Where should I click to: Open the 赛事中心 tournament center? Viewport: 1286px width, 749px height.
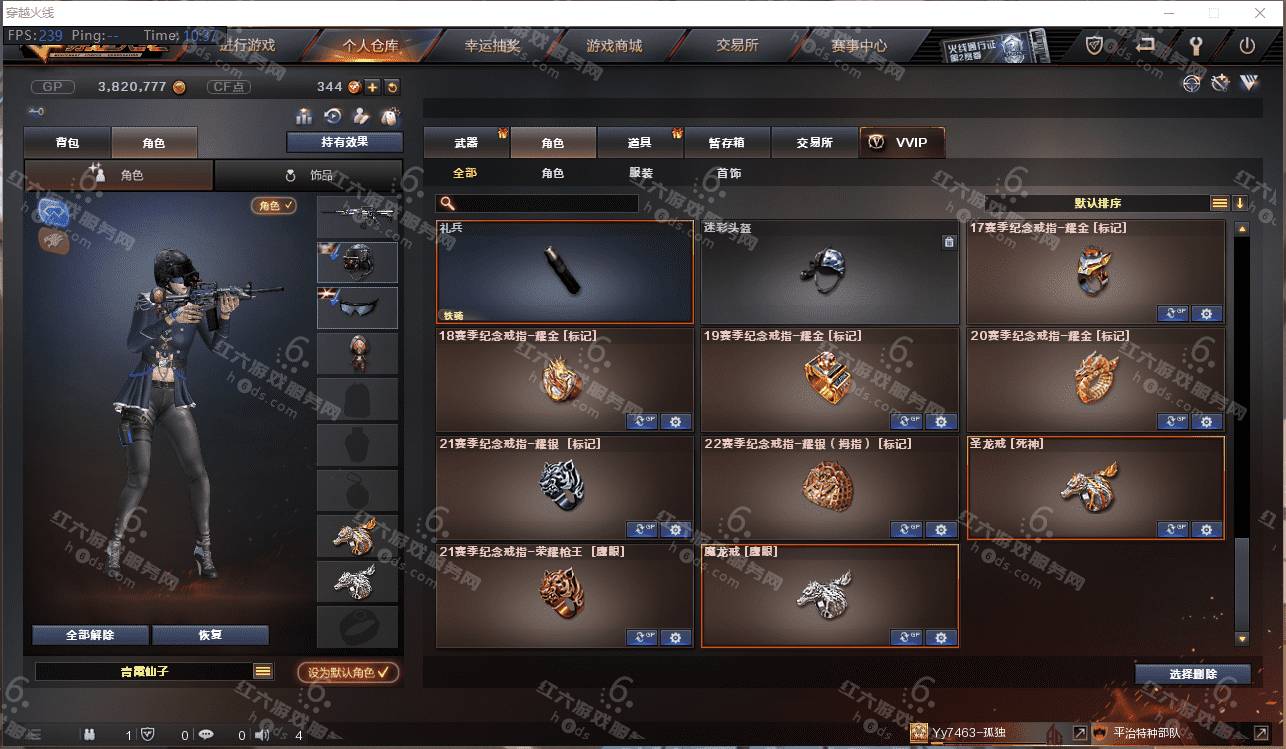pyautogui.click(x=858, y=45)
